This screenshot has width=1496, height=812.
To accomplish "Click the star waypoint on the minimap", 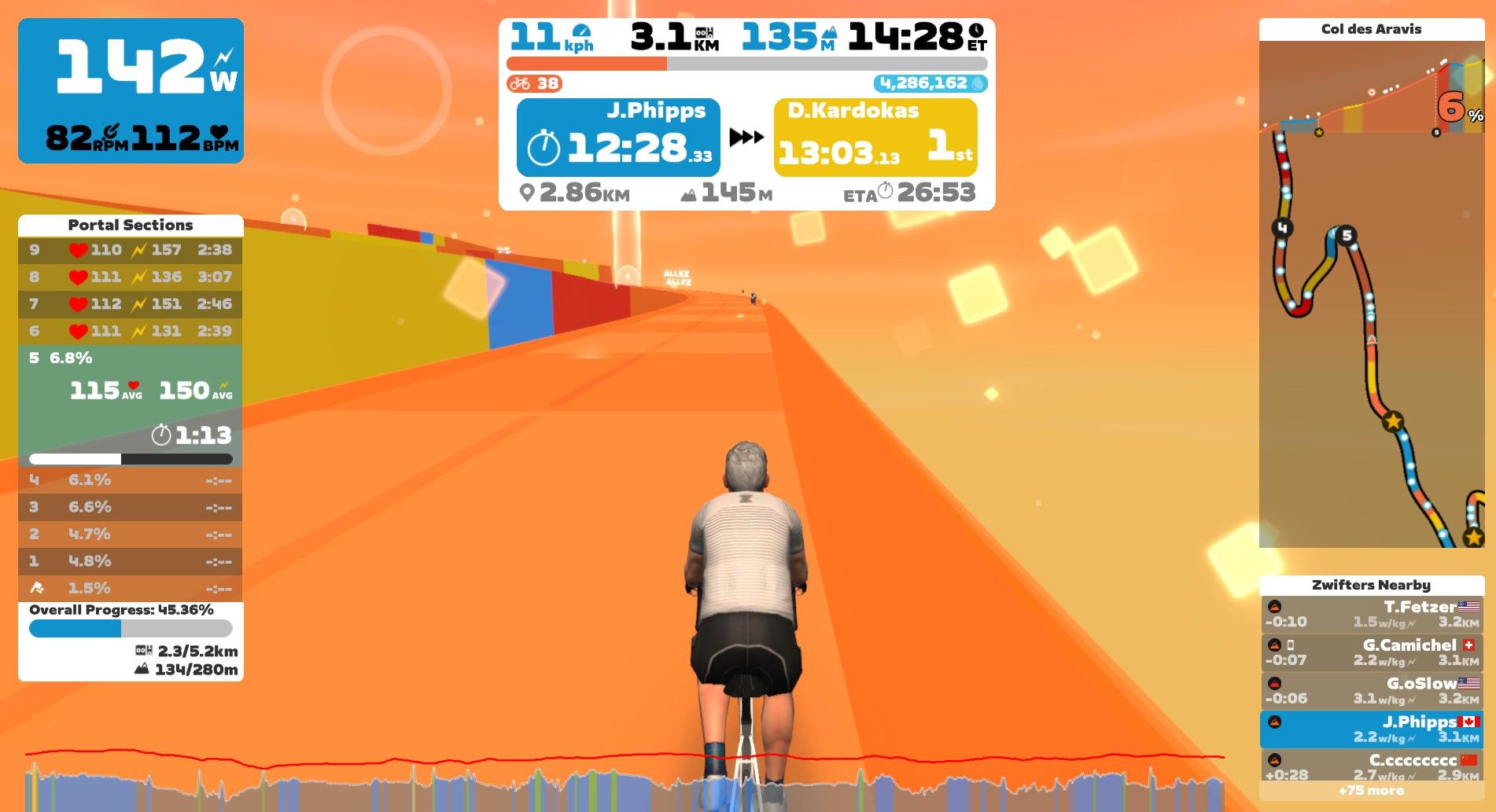I will click(1394, 422).
